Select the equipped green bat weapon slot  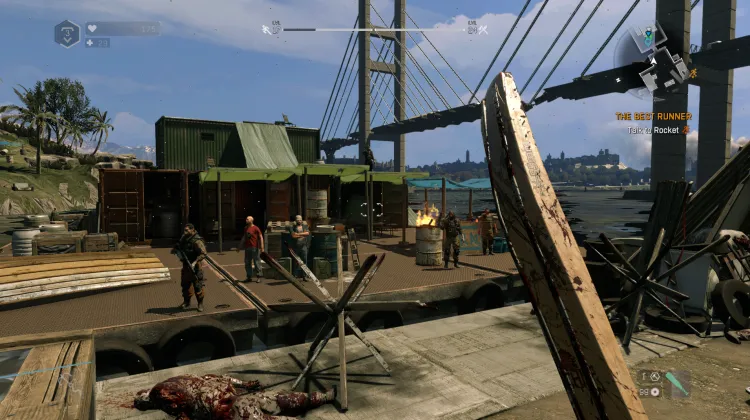pyautogui.click(x=677, y=382)
